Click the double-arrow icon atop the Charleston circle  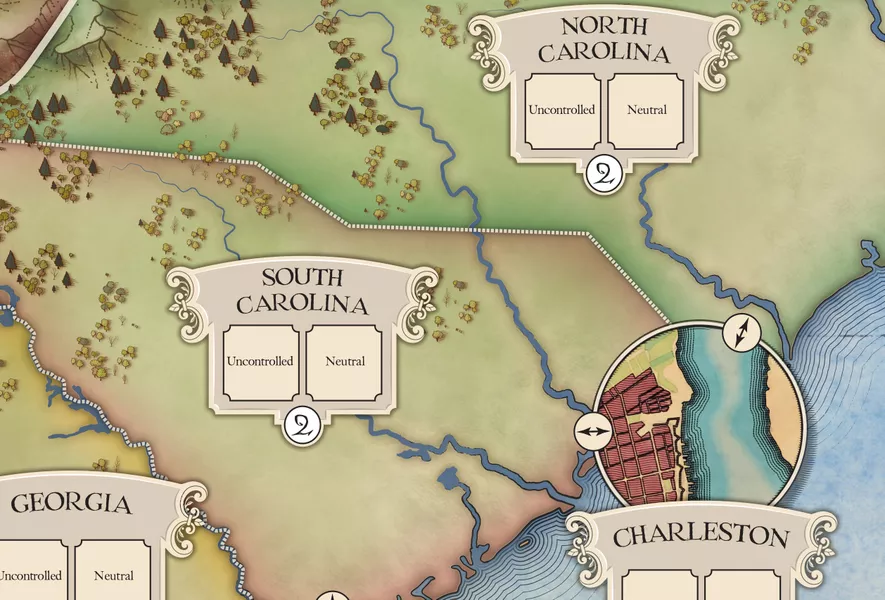740,333
